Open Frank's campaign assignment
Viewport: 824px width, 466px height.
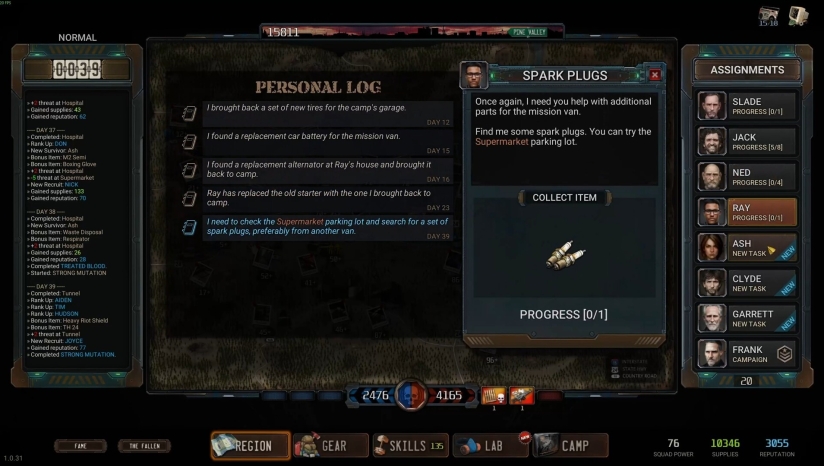pos(747,354)
